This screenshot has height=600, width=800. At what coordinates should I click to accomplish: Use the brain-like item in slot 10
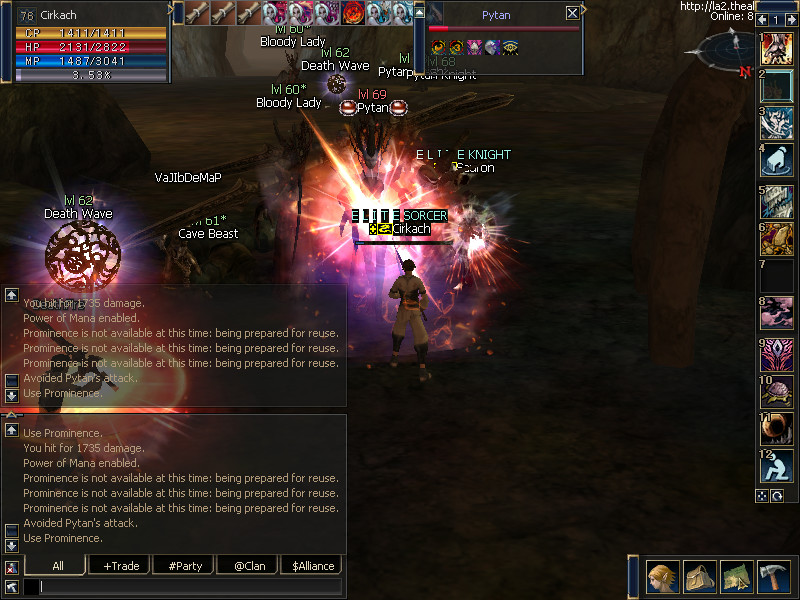pos(778,391)
